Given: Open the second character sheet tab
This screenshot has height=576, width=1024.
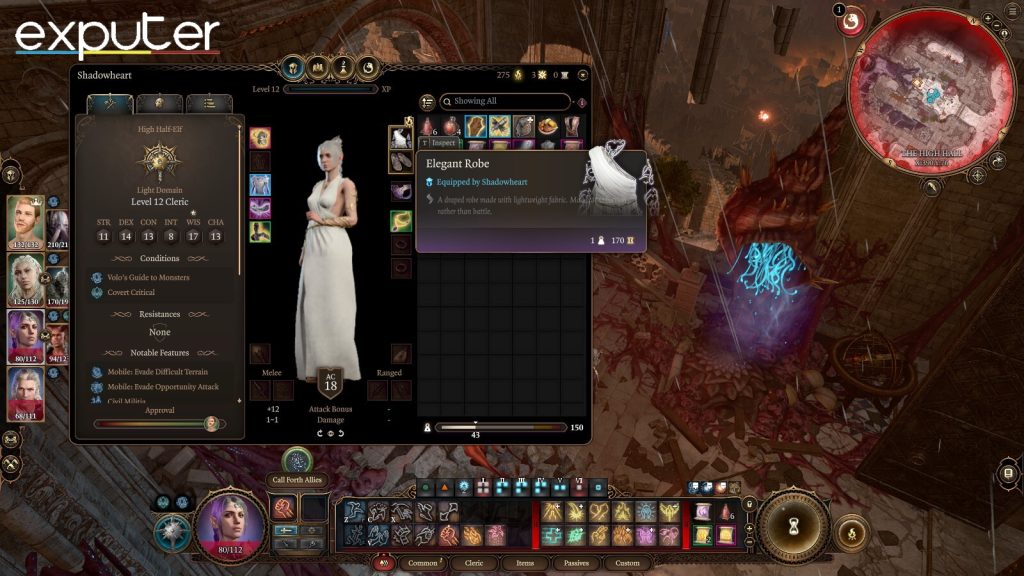Looking at the screenshot, I should click(x=159, y=103).
